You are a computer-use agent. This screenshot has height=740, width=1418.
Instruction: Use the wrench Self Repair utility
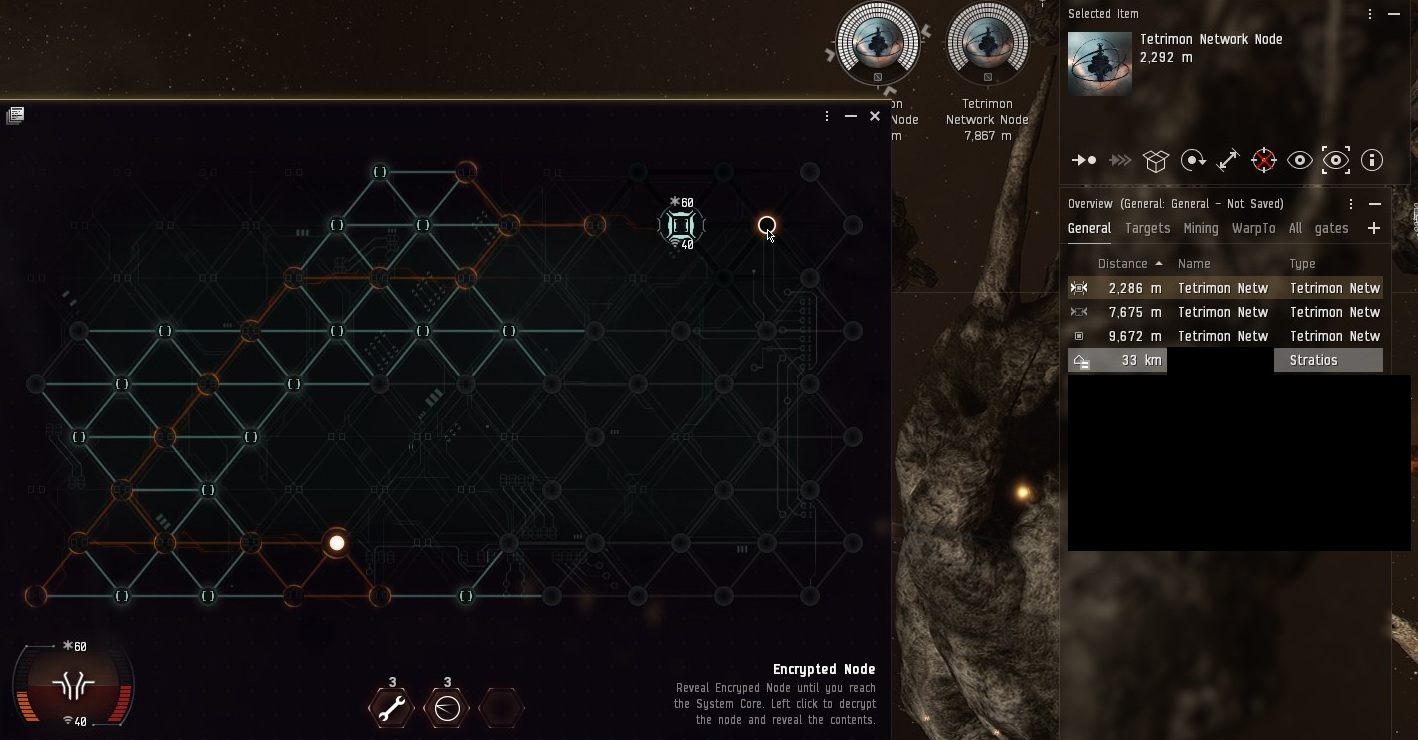point(392,708)
